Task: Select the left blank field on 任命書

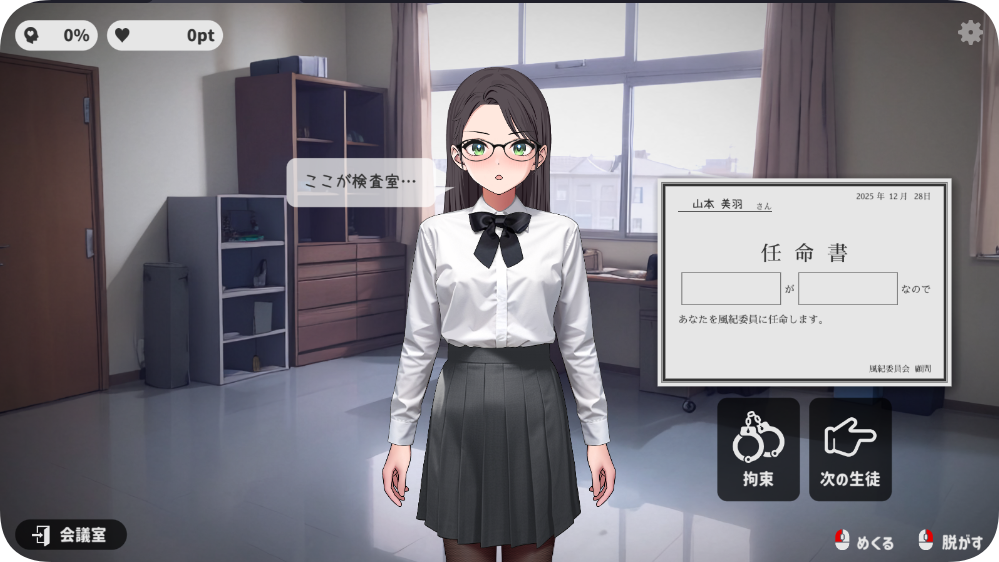Action: 731,288
